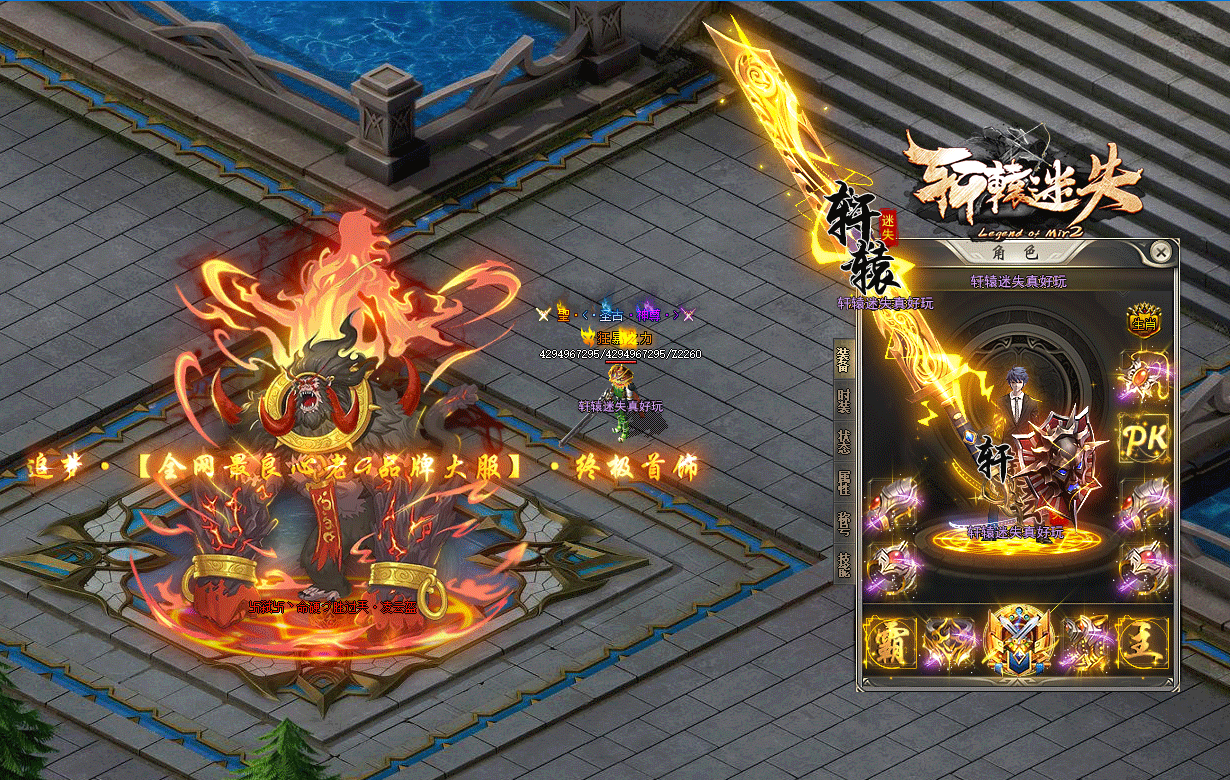This screenshot has height=780, width=1230.
Task: Show the 状态 status tab
Action: [843, 442]
